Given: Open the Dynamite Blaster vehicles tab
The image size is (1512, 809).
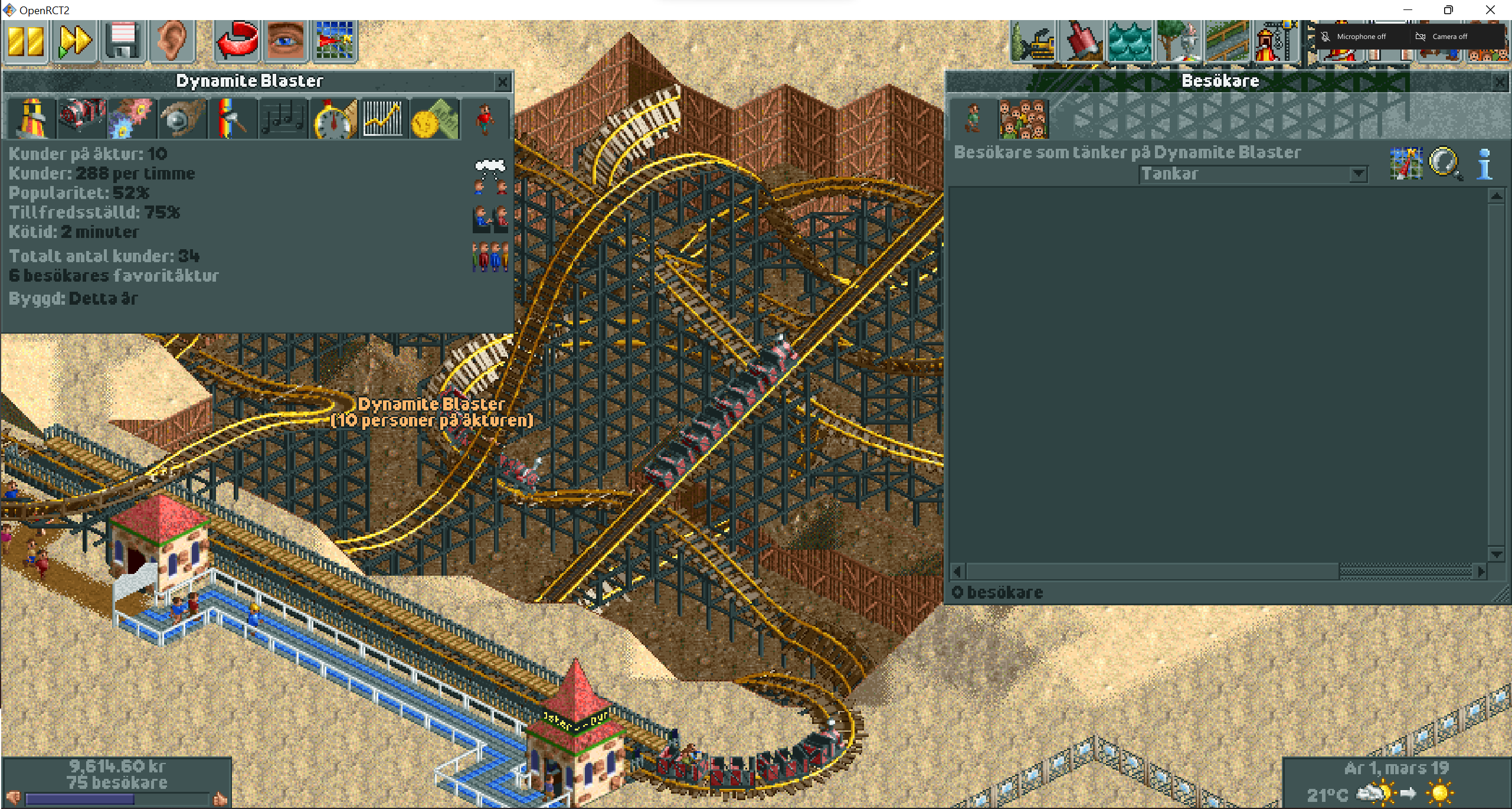Looking at the screenshot, I should pyautogui.click(x=81, y=118).
